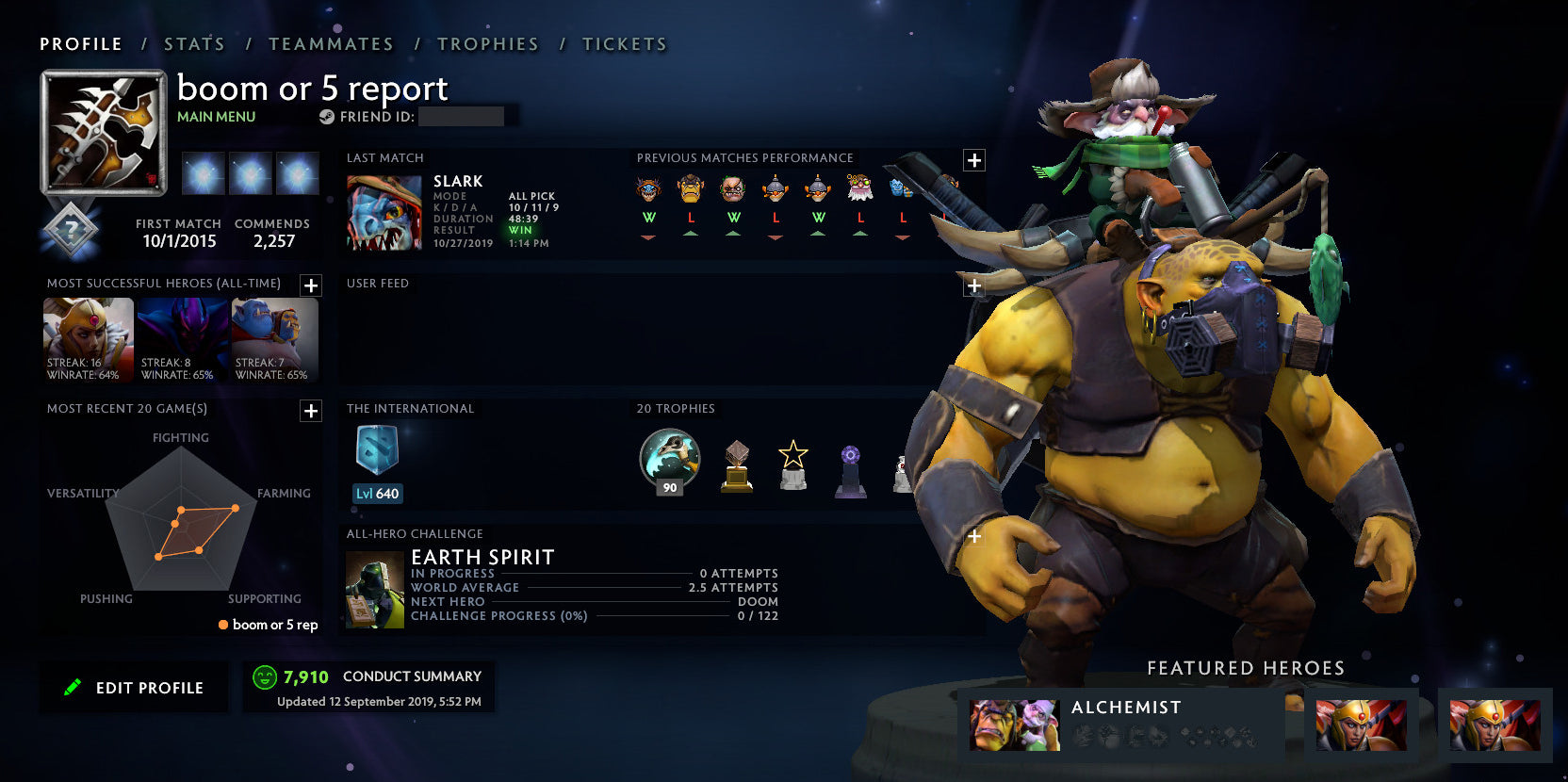The image size is (1568, 782).
Task: Expand the Previous Matches Performance panel
Action: pos(973,158)
